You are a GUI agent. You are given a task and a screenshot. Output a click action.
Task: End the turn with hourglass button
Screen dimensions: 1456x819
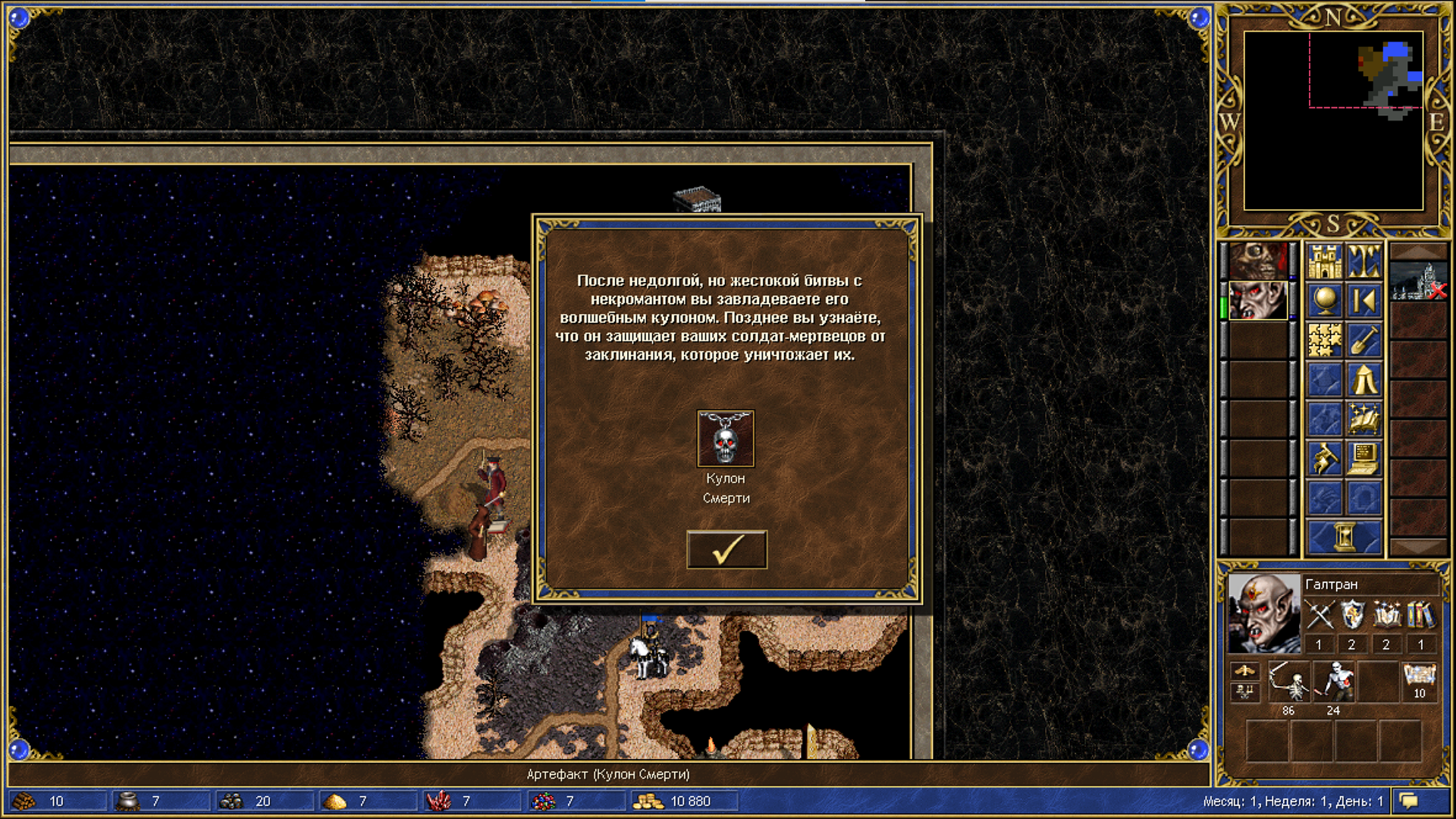1345,538
